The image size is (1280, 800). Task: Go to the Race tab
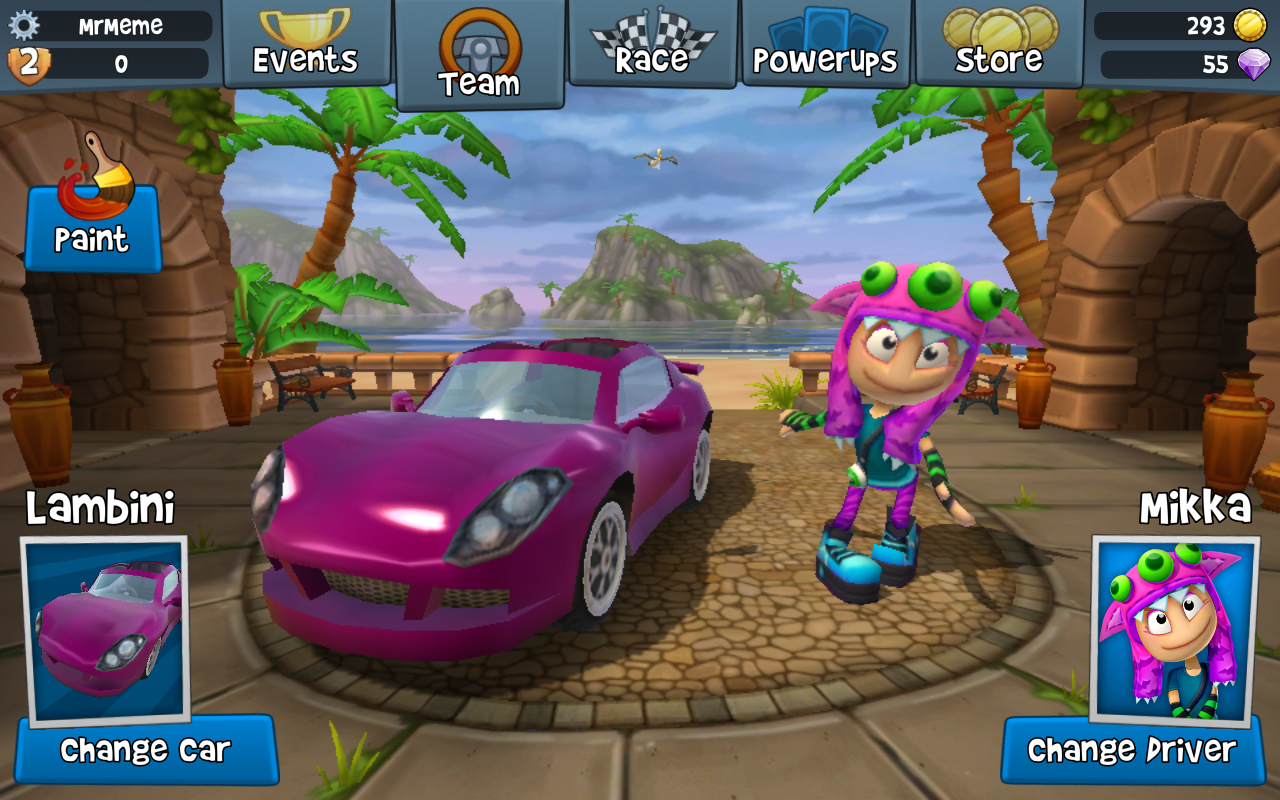pyautogui.click(x=652, y=44)
